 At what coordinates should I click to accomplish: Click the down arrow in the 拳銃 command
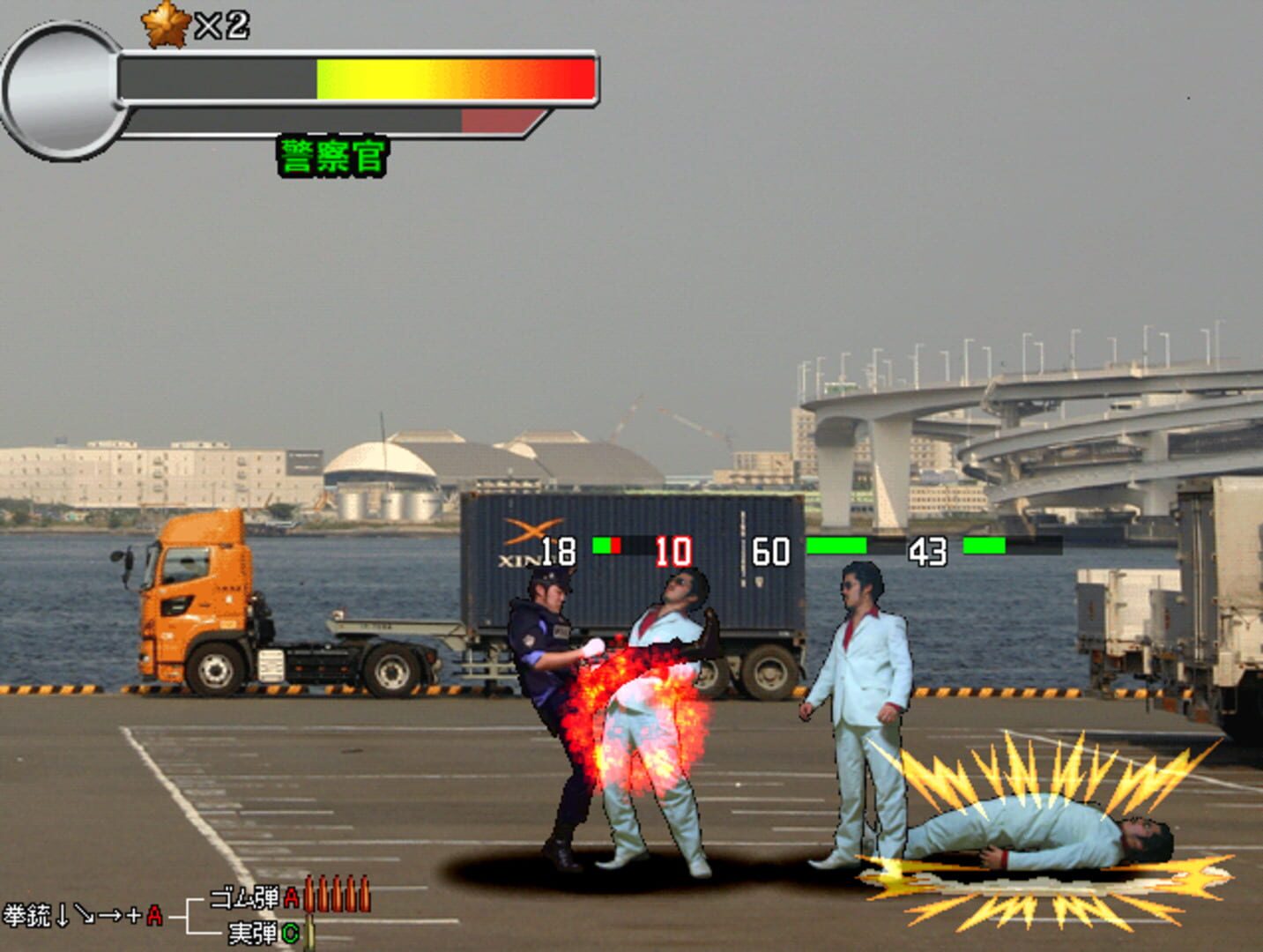point(63,915)
